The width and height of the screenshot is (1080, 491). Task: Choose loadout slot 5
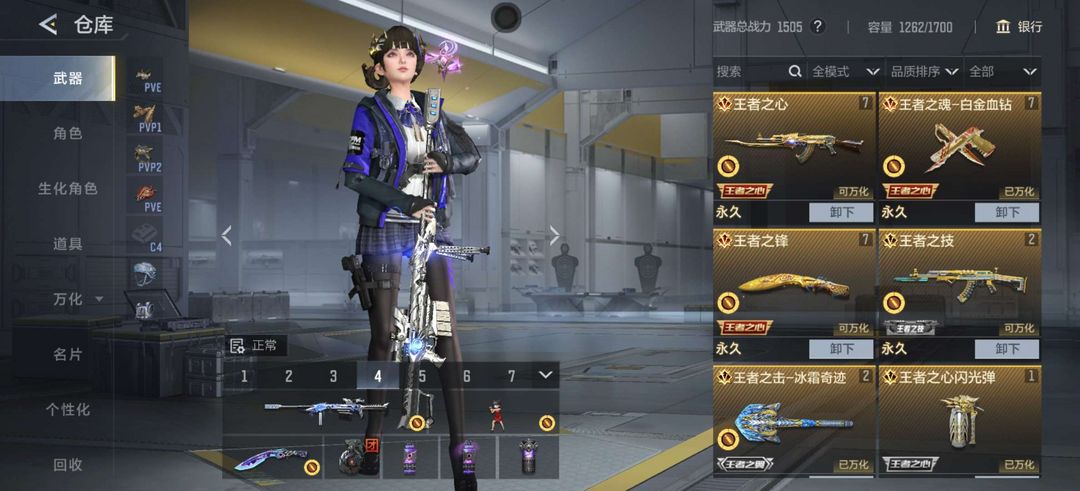coord(422,376)
